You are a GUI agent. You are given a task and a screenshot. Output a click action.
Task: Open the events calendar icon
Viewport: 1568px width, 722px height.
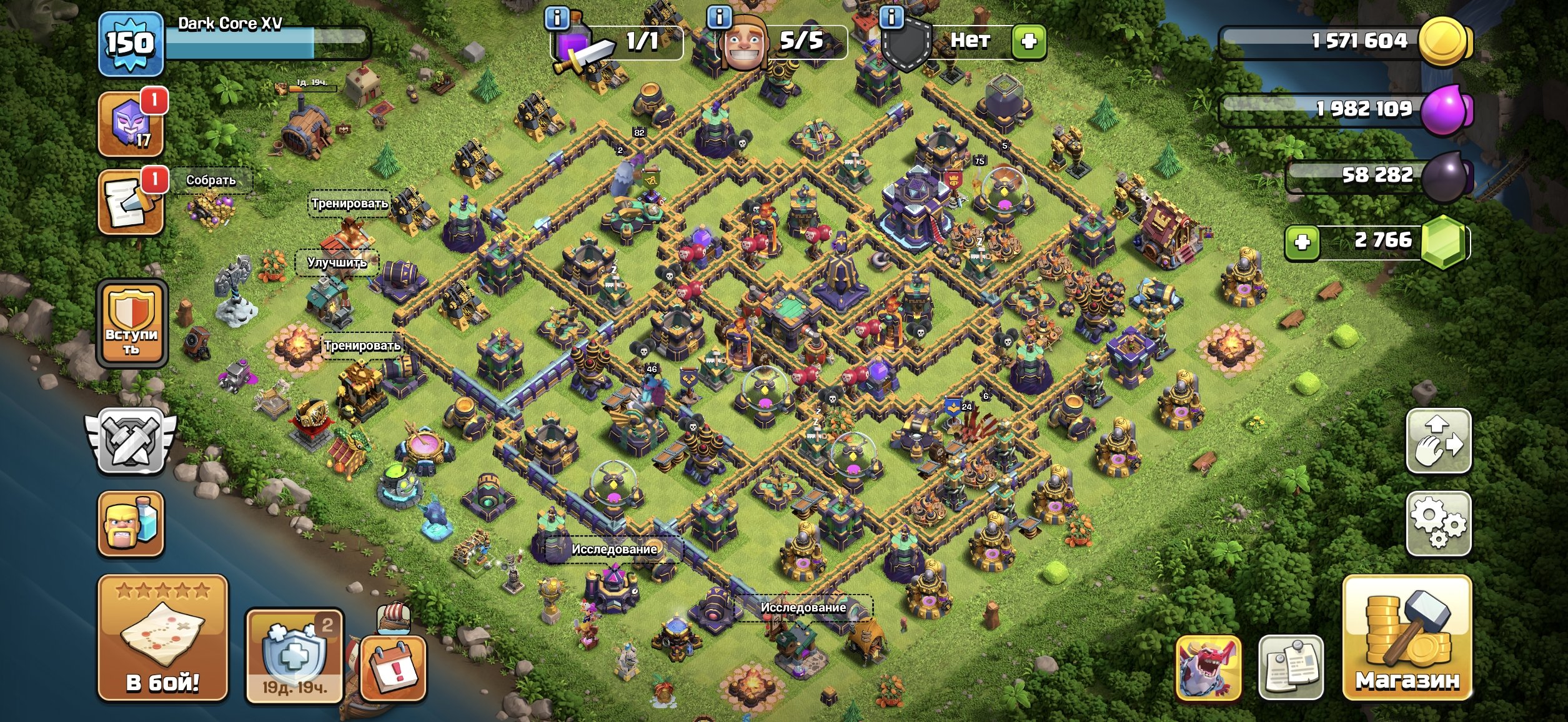394,668
